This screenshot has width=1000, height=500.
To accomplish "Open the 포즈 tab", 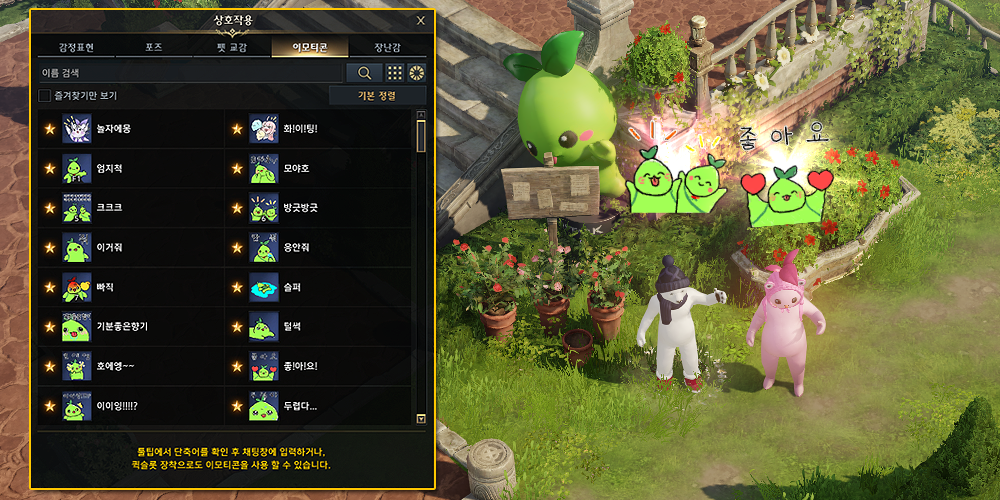I will pyautogui.click(x=153, y=47).
